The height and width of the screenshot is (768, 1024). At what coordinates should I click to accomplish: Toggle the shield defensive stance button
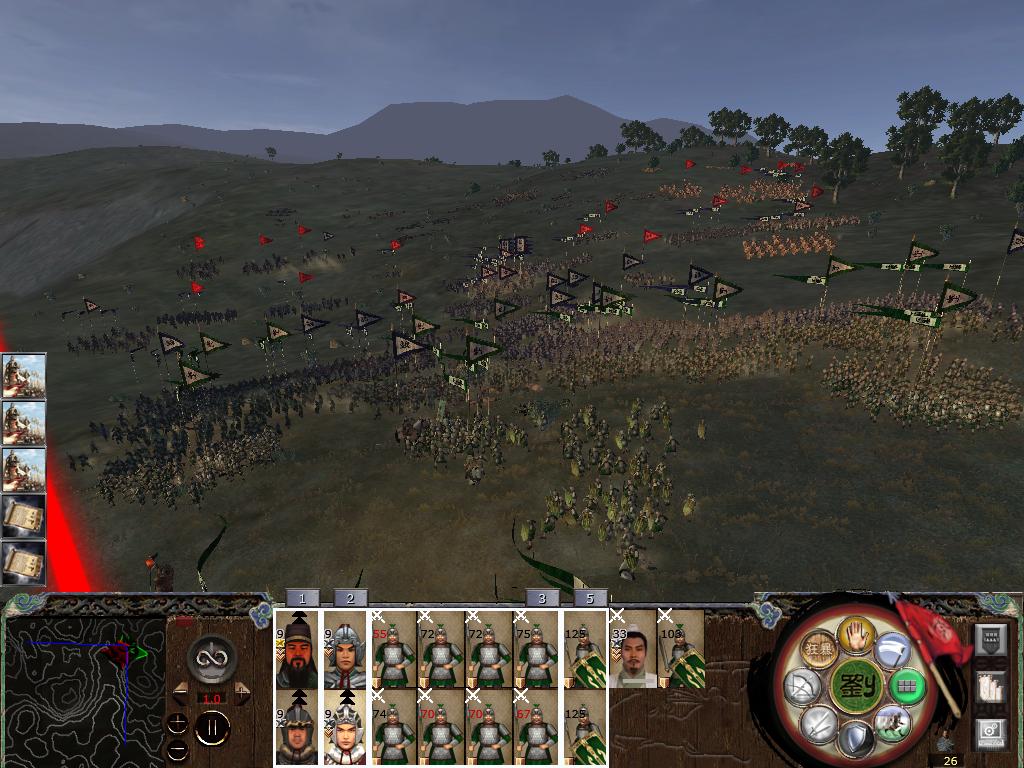(x=855, y=741)
